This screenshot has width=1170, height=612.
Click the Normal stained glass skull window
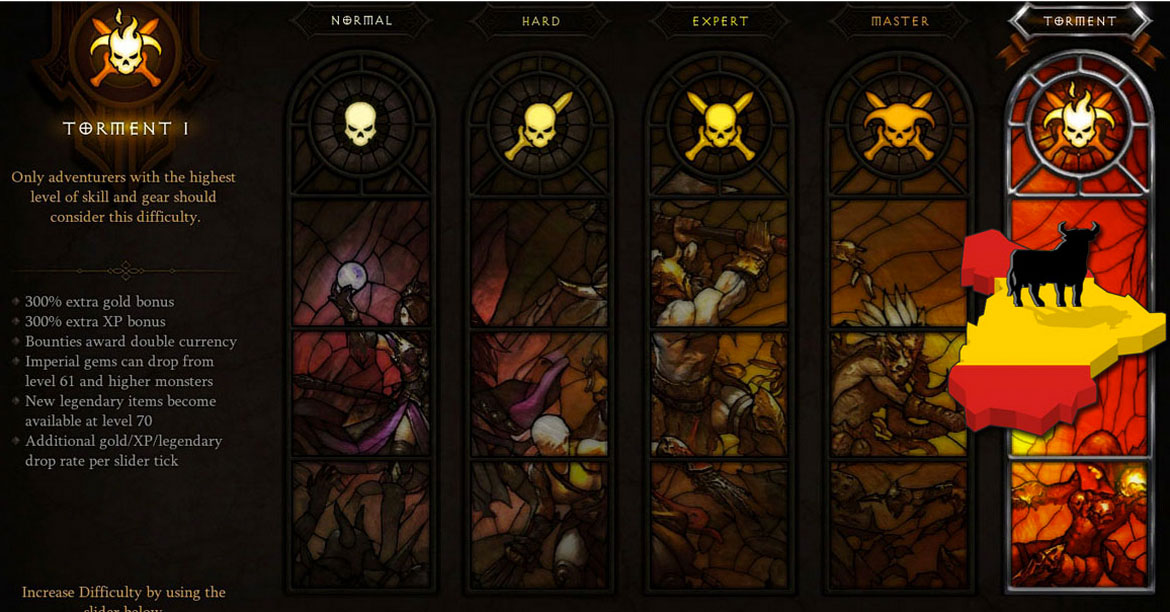(361, 125)
